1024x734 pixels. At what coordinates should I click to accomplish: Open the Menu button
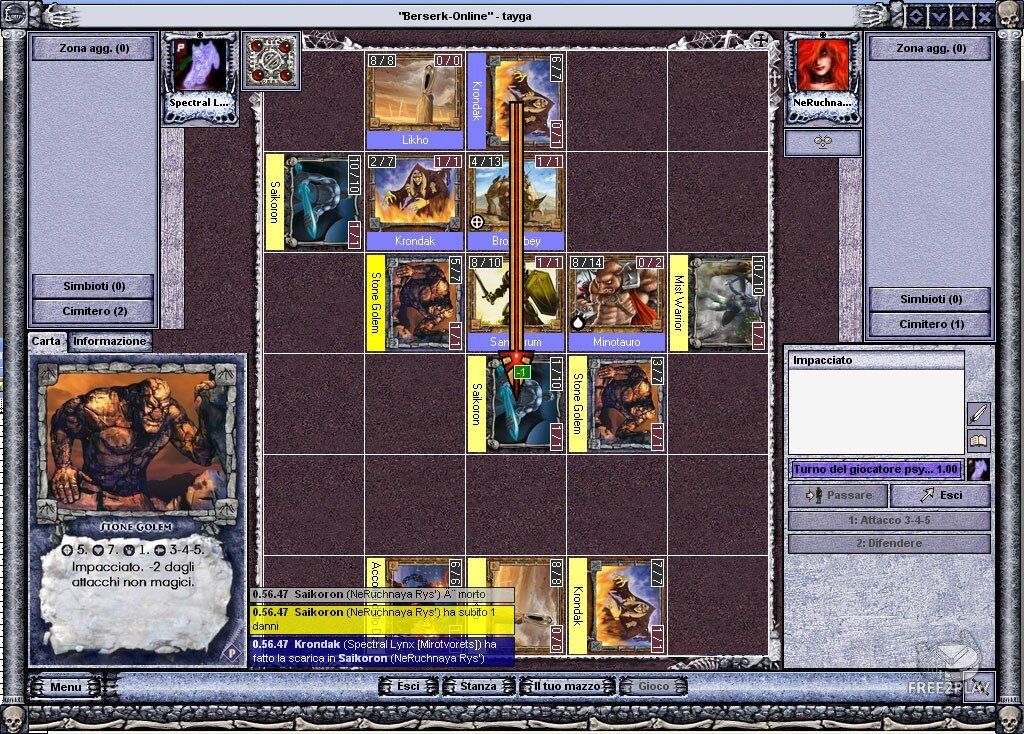[x=65, y=687]
